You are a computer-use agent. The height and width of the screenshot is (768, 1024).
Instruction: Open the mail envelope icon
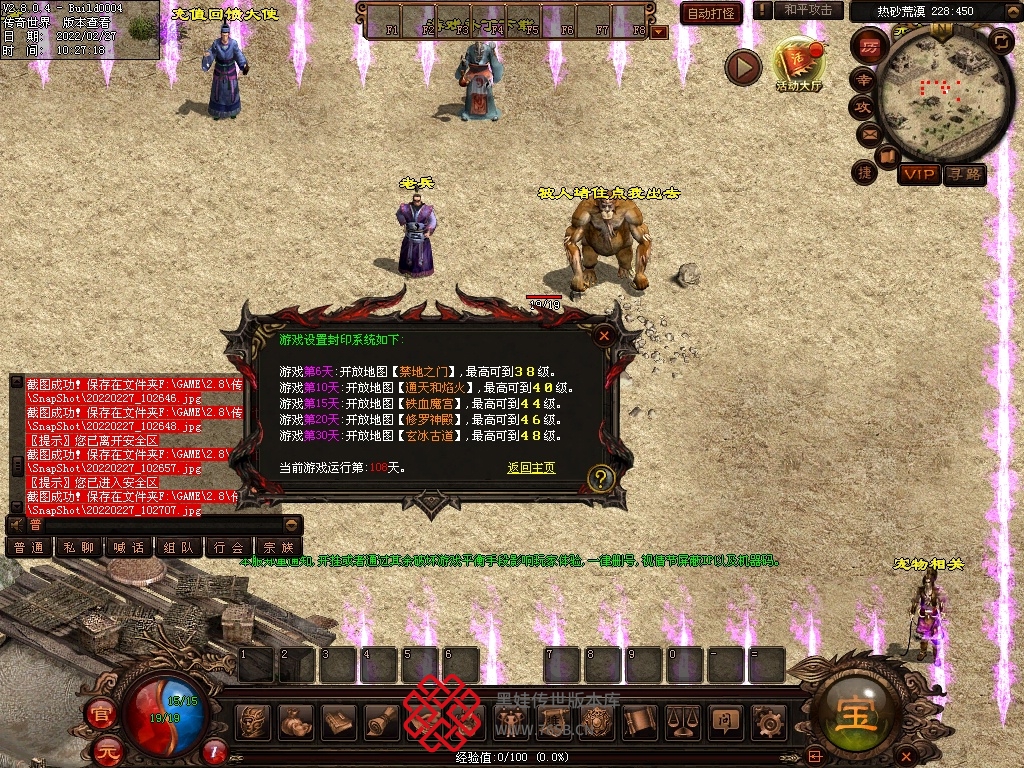point(869,133)
